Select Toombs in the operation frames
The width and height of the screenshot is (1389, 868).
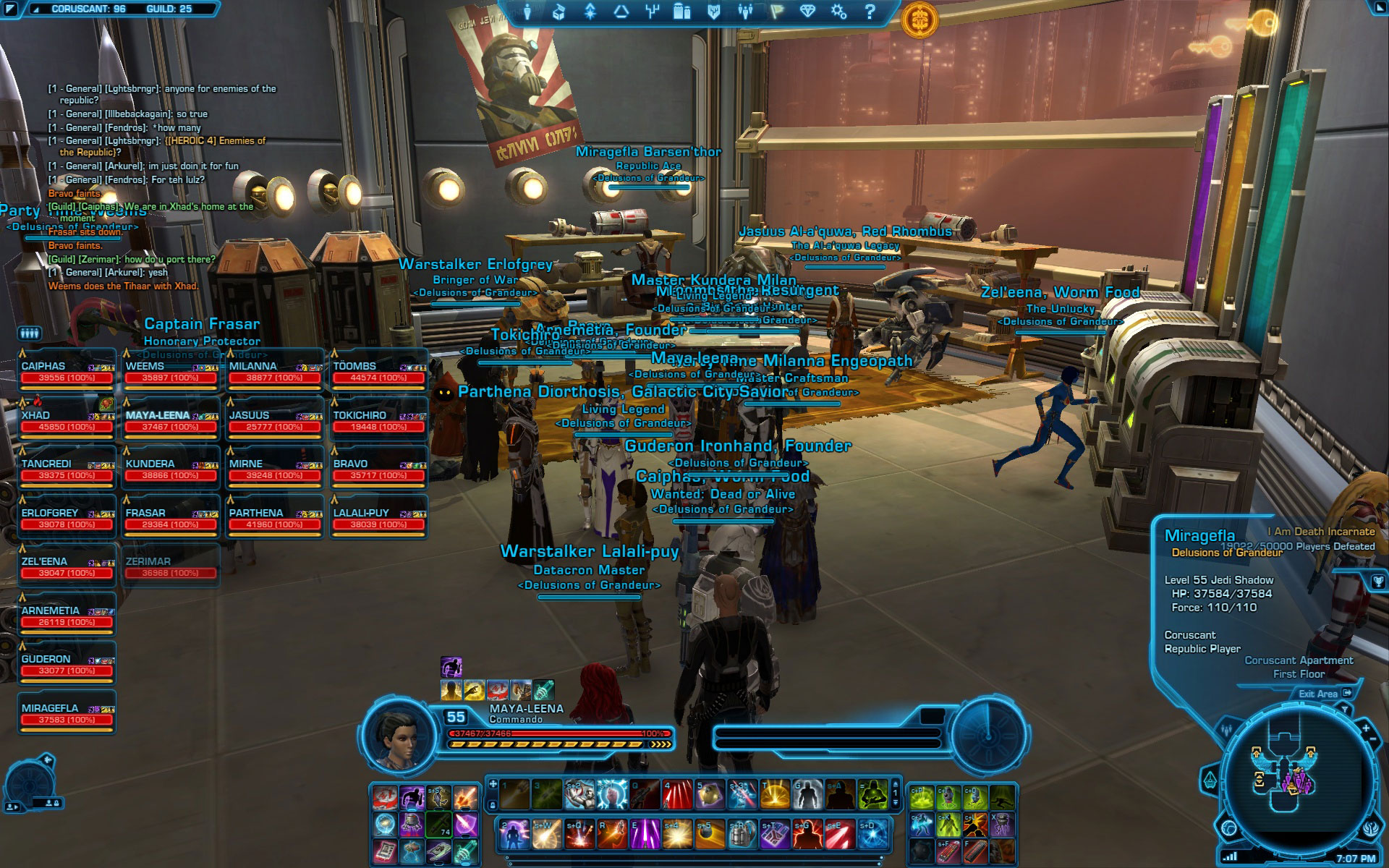pos(378,372)
